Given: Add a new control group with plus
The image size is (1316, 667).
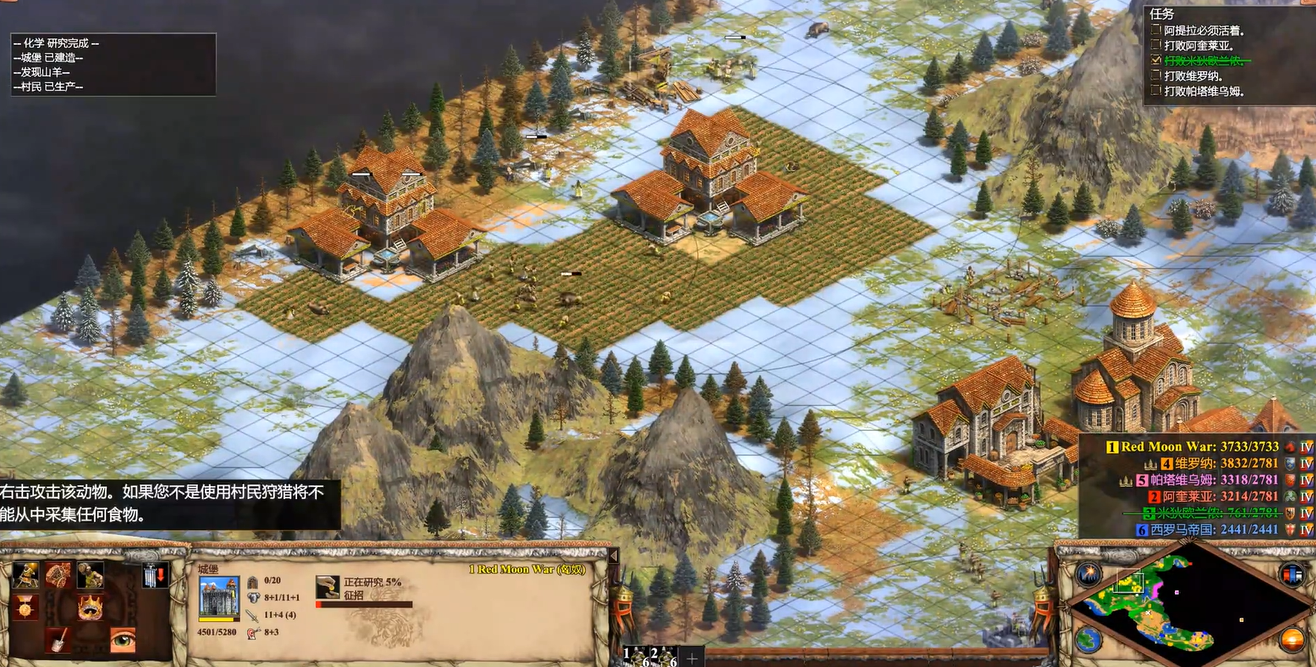Looking at the screenshot, I should pyautogui.click(x=692, y=657).
